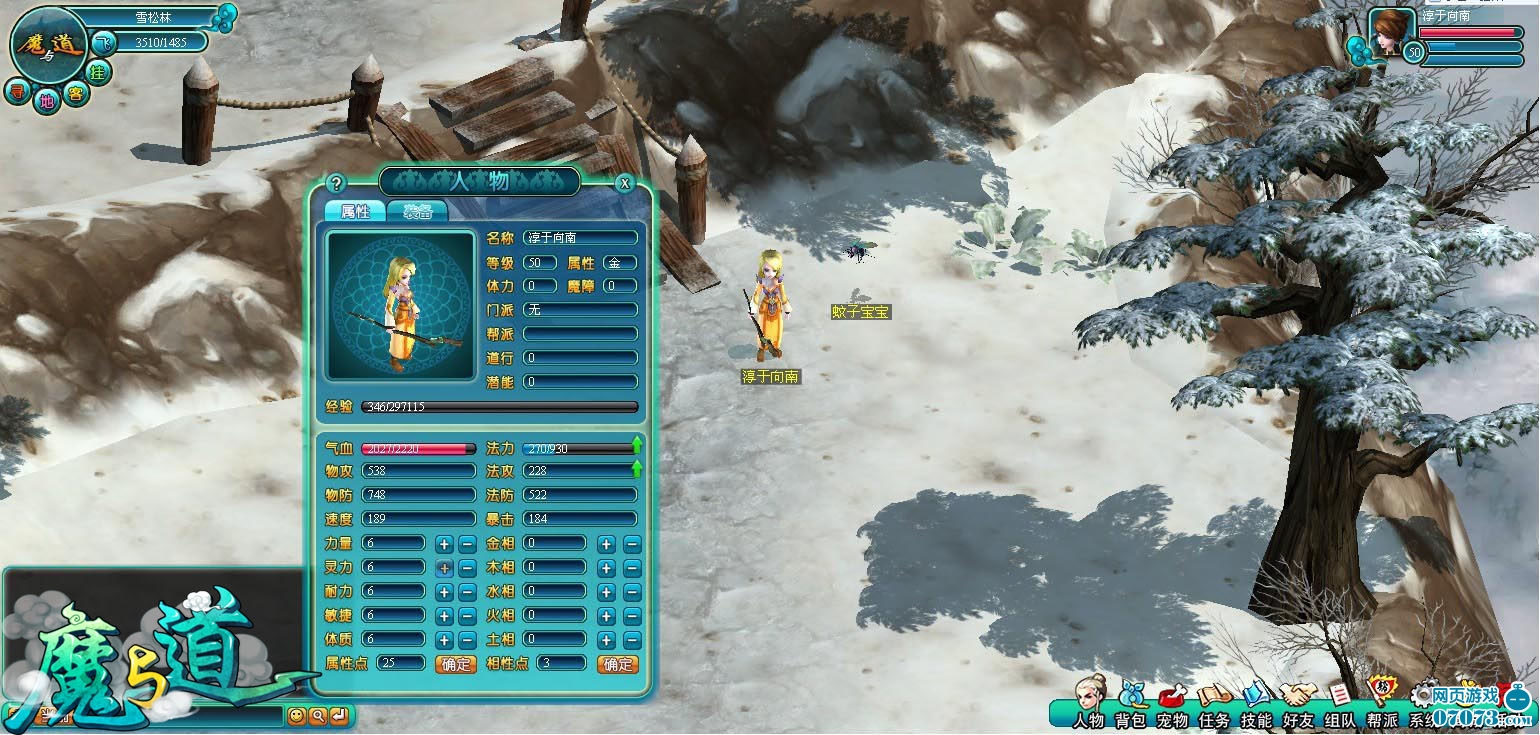This screenshot has height=735, width=1540.
Task: Open the character panel help question mark
Action: (x=336, y=183)
